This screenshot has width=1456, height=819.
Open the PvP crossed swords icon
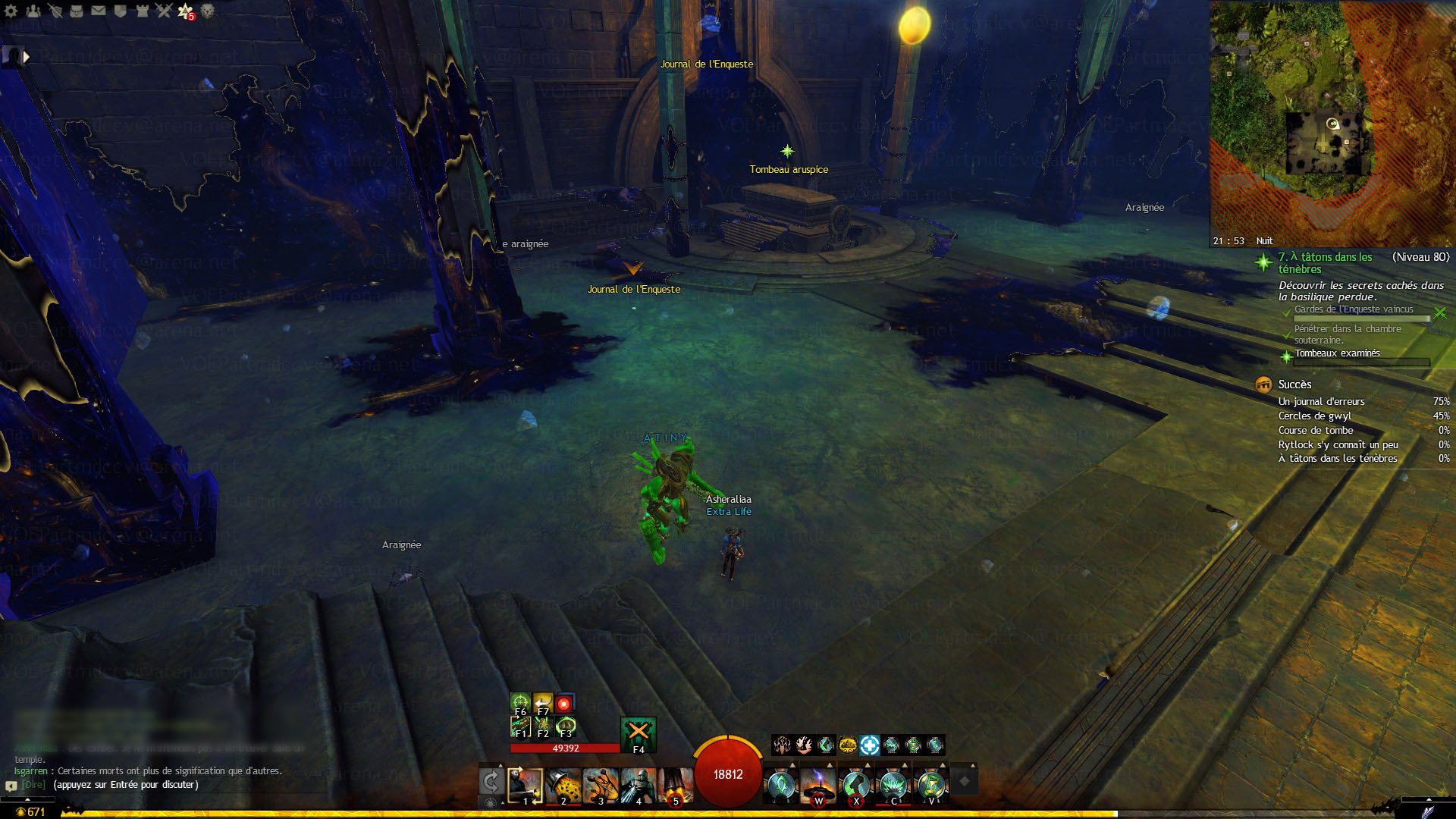(x=164, y=11)
